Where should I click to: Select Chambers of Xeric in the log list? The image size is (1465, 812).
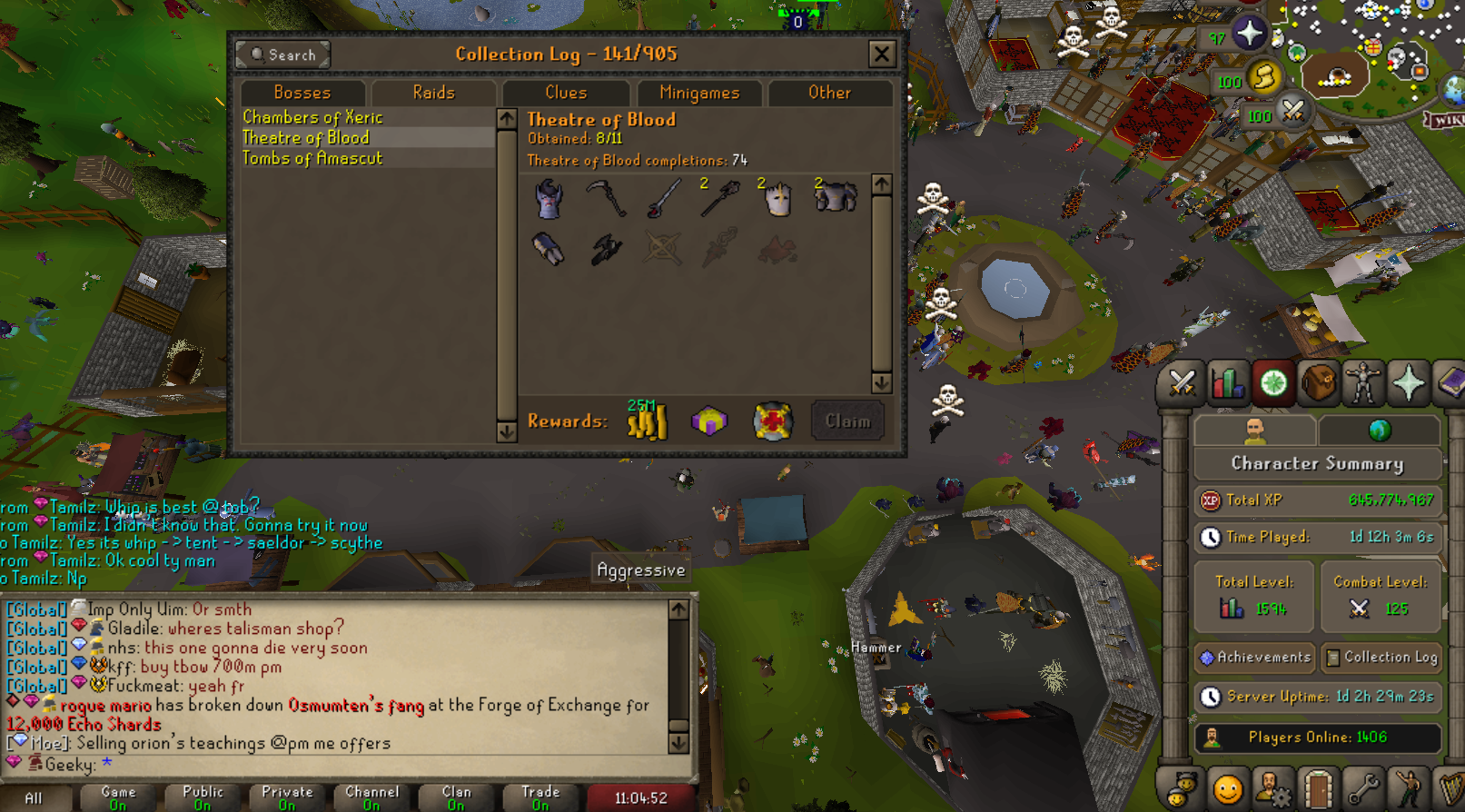(x=312, y=116)
